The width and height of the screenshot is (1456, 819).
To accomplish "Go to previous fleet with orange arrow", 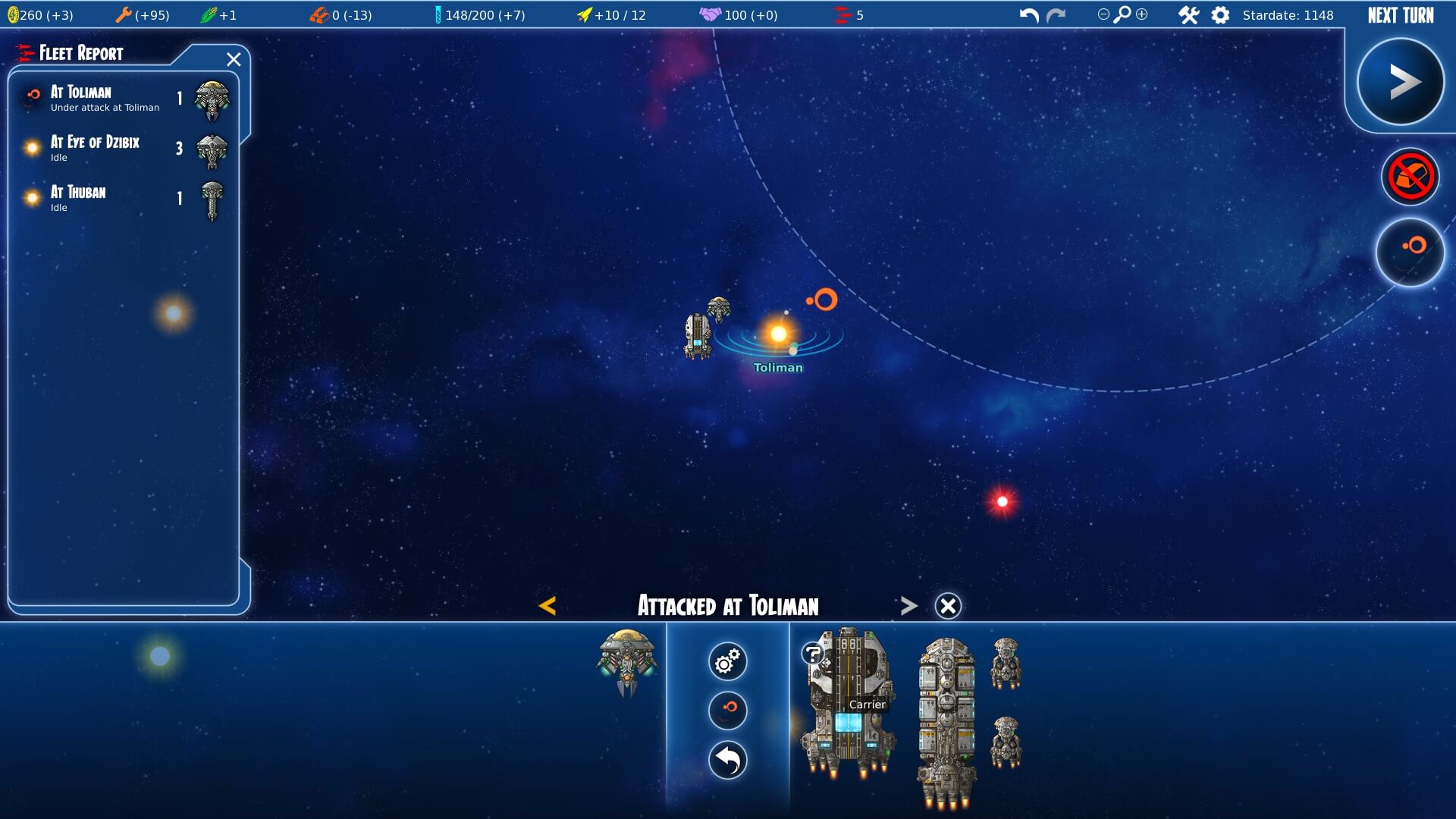I will [547, 605].
